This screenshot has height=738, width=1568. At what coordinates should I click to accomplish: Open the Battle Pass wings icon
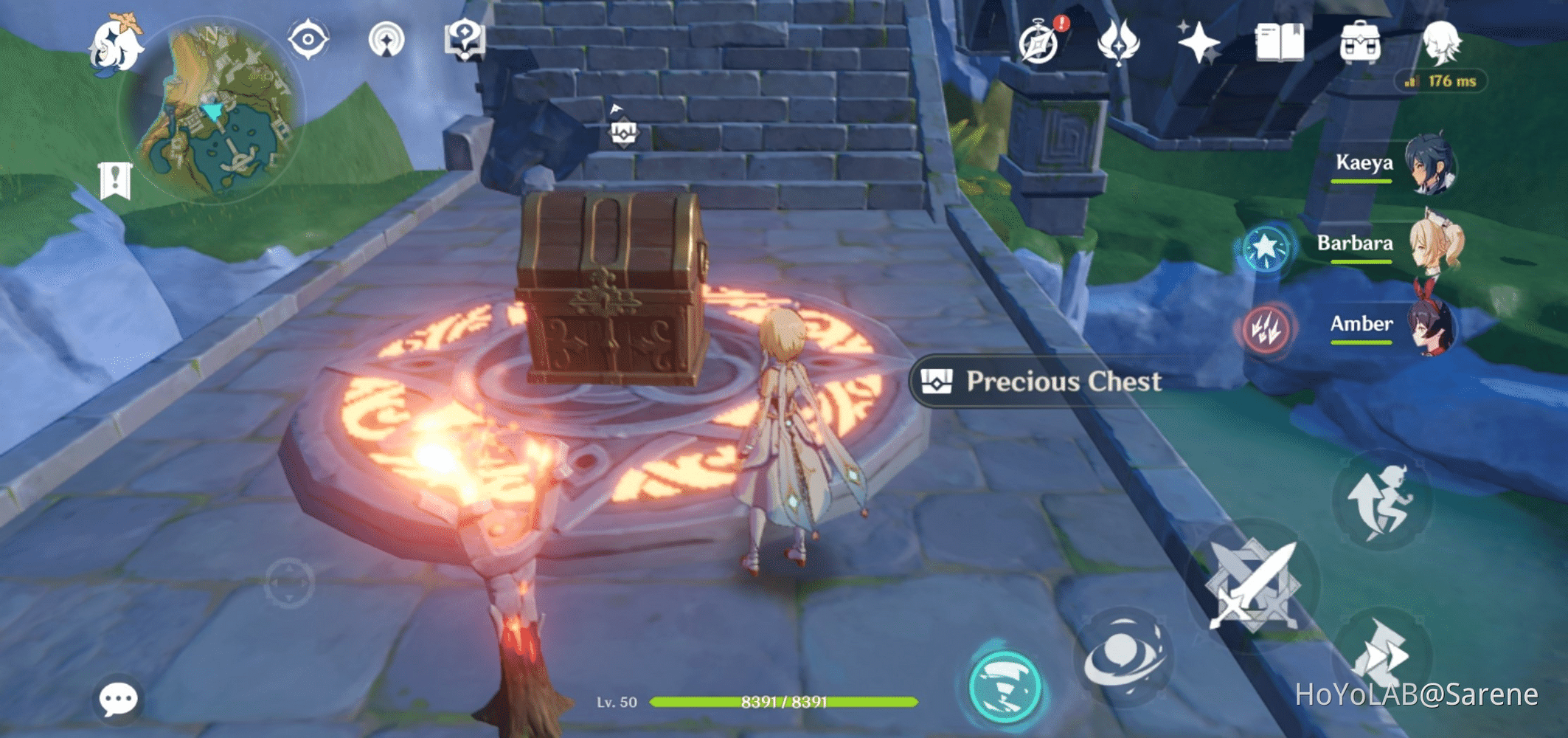(x=1119, y=43)
